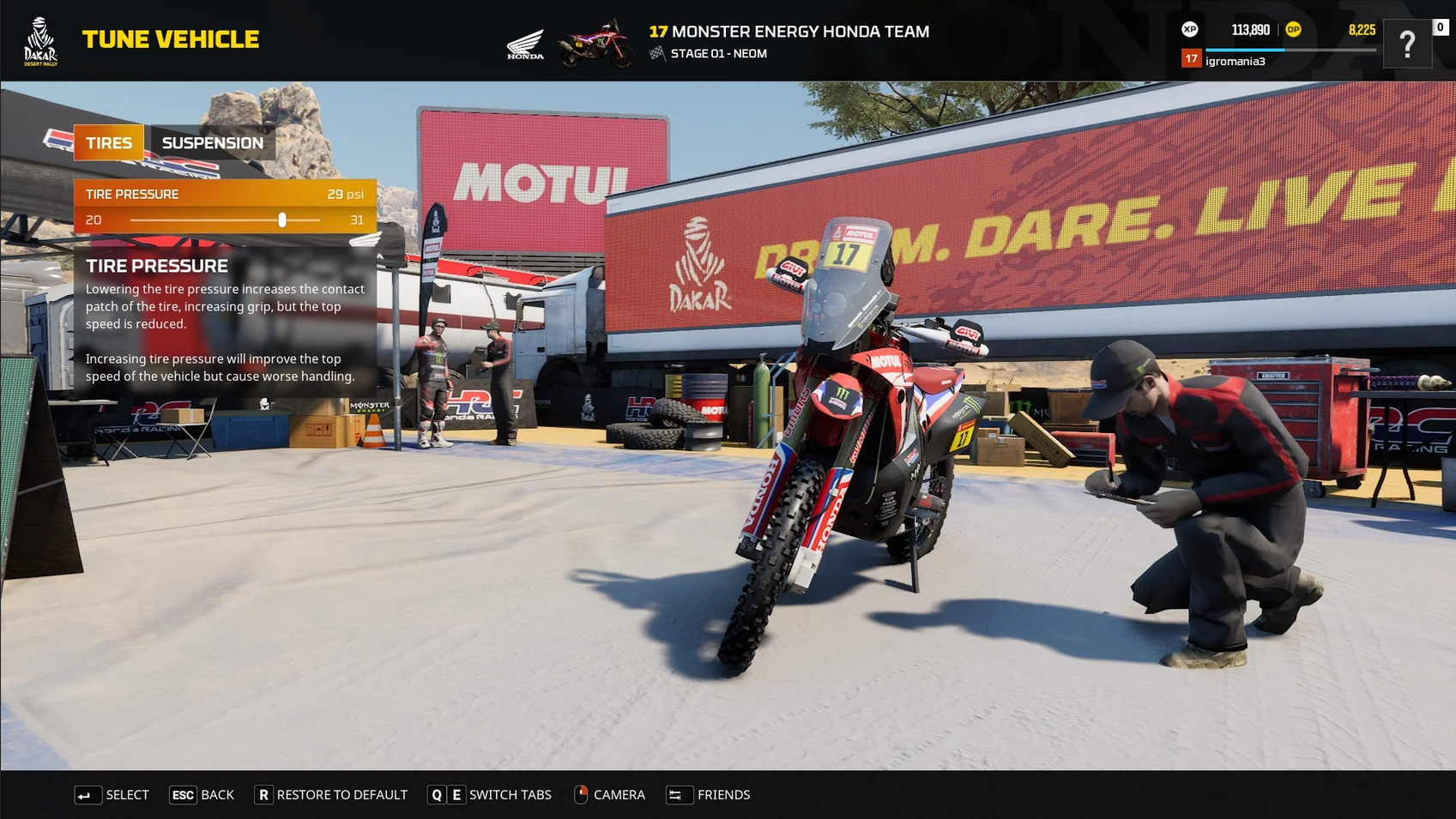Go Back from Tune Vehicle
Viewport: 1456px width, 819px height.
point(202,795)
